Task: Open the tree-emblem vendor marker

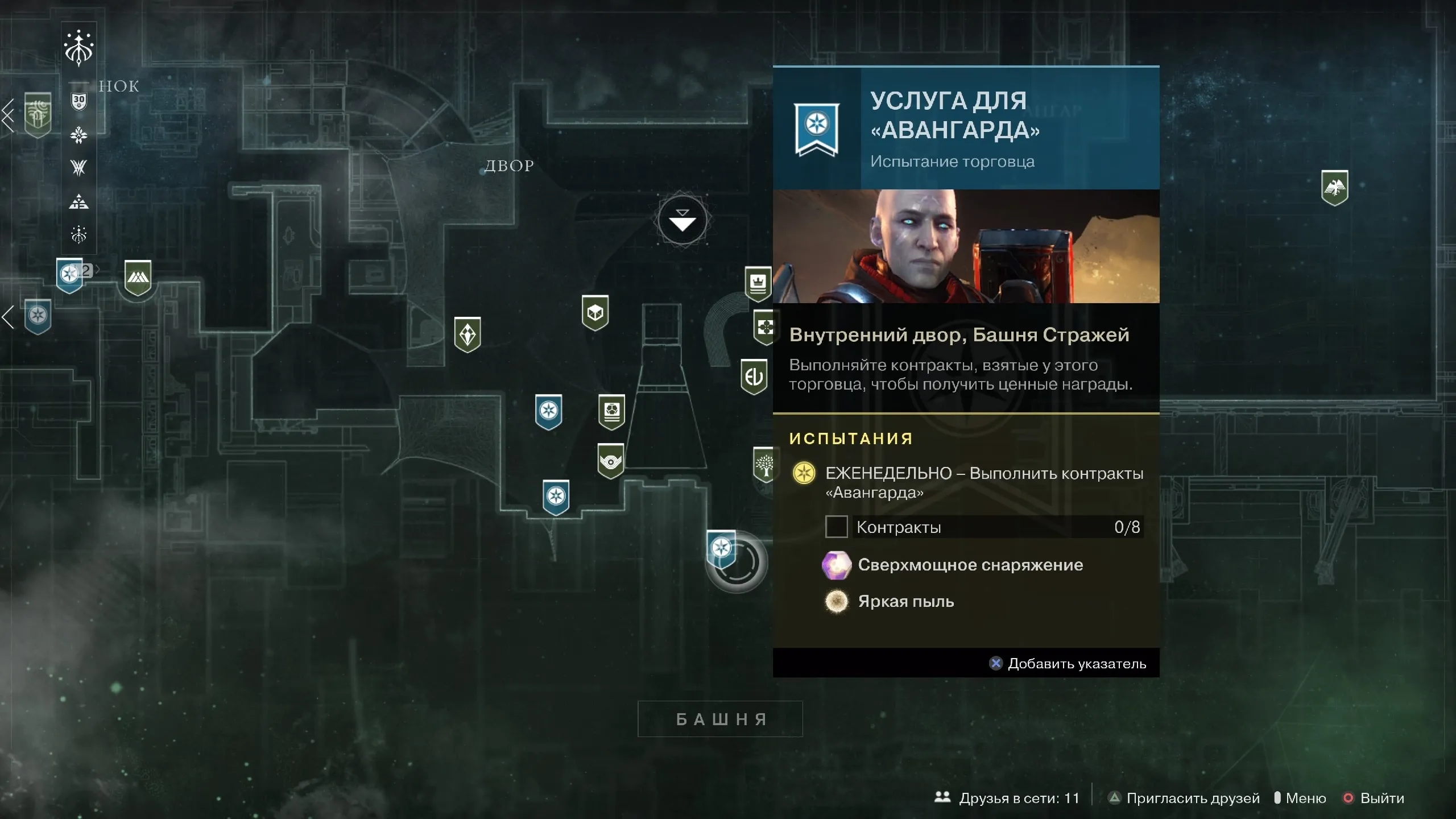Action: point(765,465)
